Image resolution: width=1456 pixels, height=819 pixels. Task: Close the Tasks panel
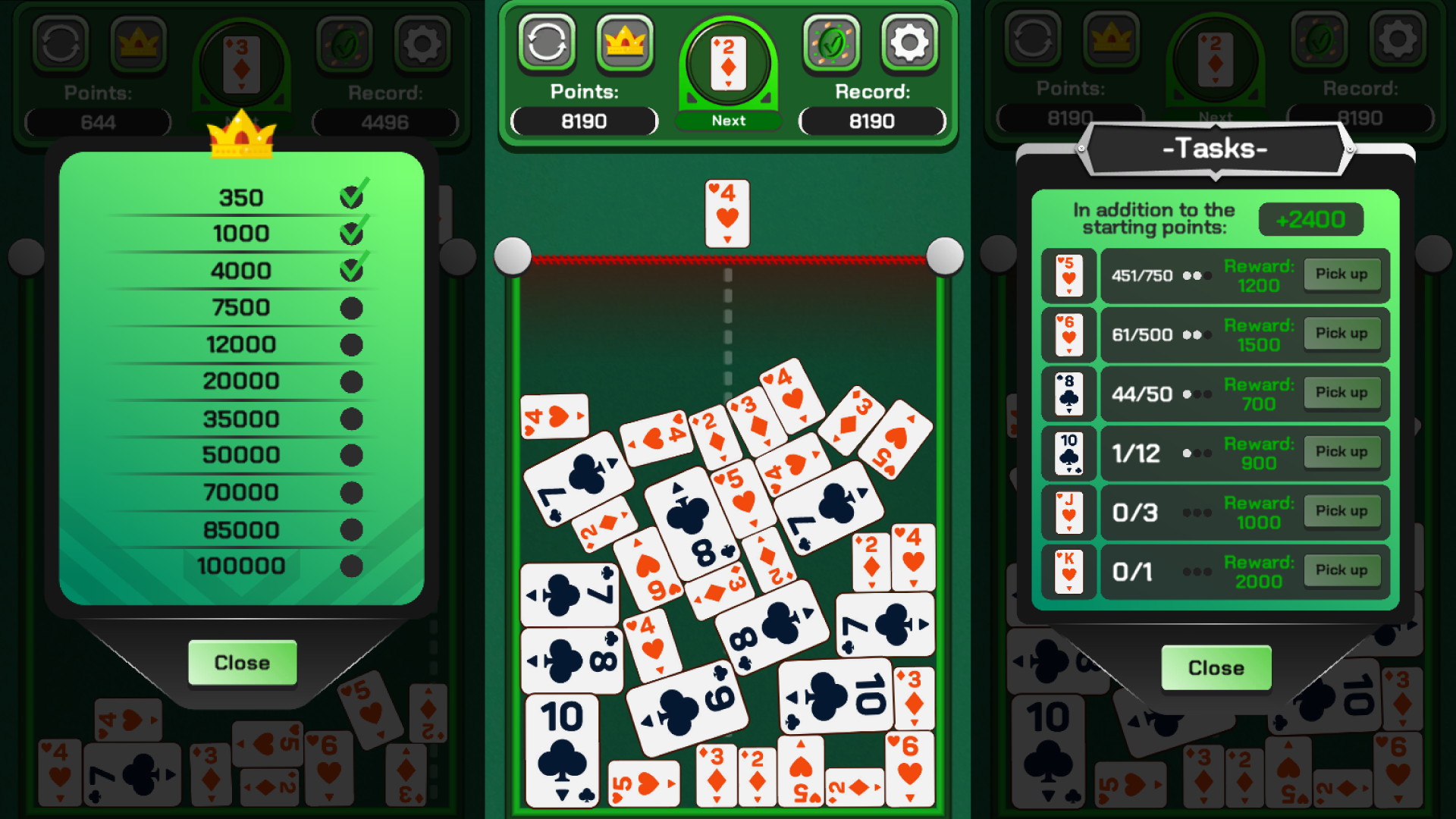(x=1215, y=668)
